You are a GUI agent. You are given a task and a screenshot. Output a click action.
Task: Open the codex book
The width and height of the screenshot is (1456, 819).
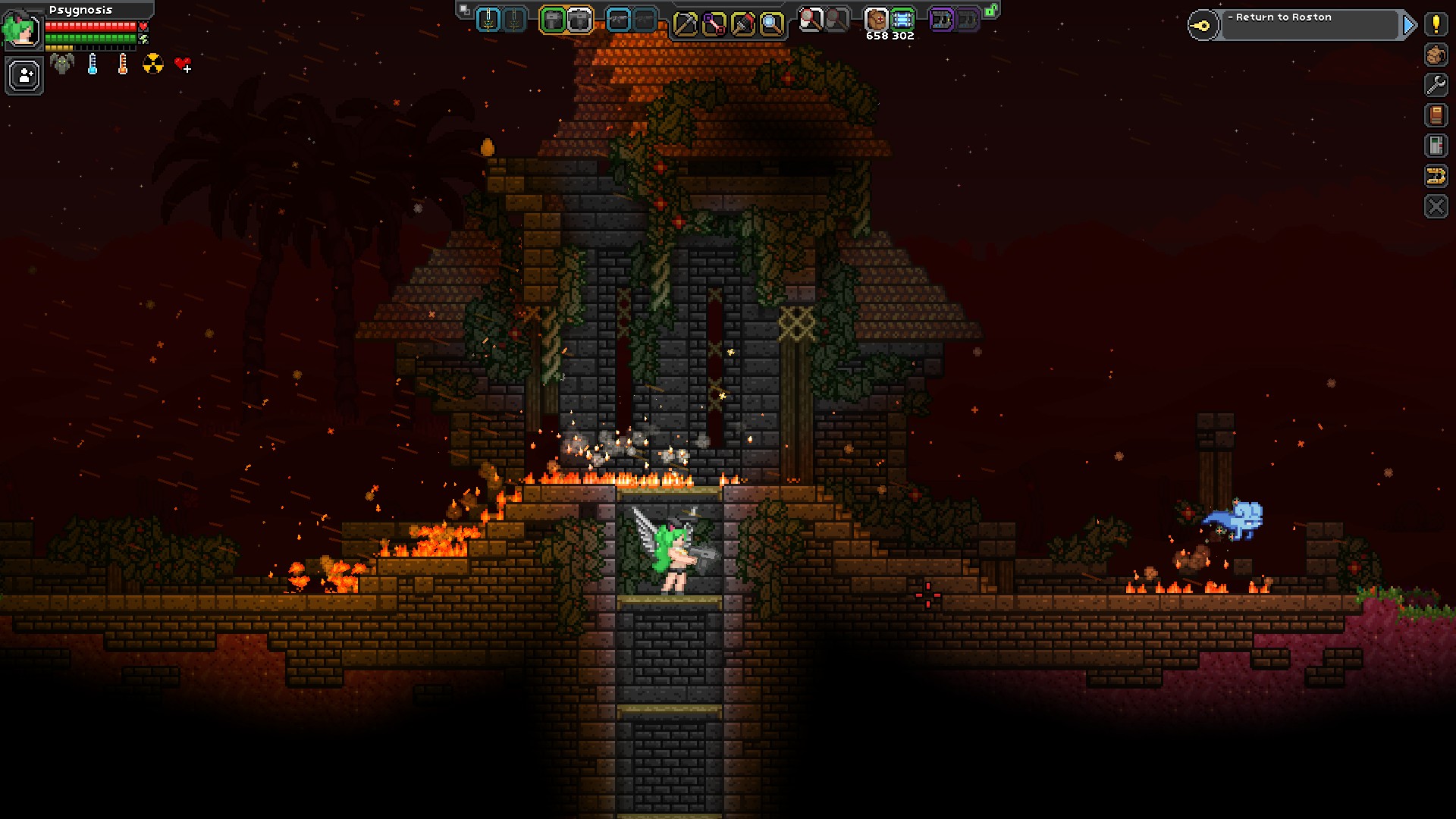coord(1436,115)
